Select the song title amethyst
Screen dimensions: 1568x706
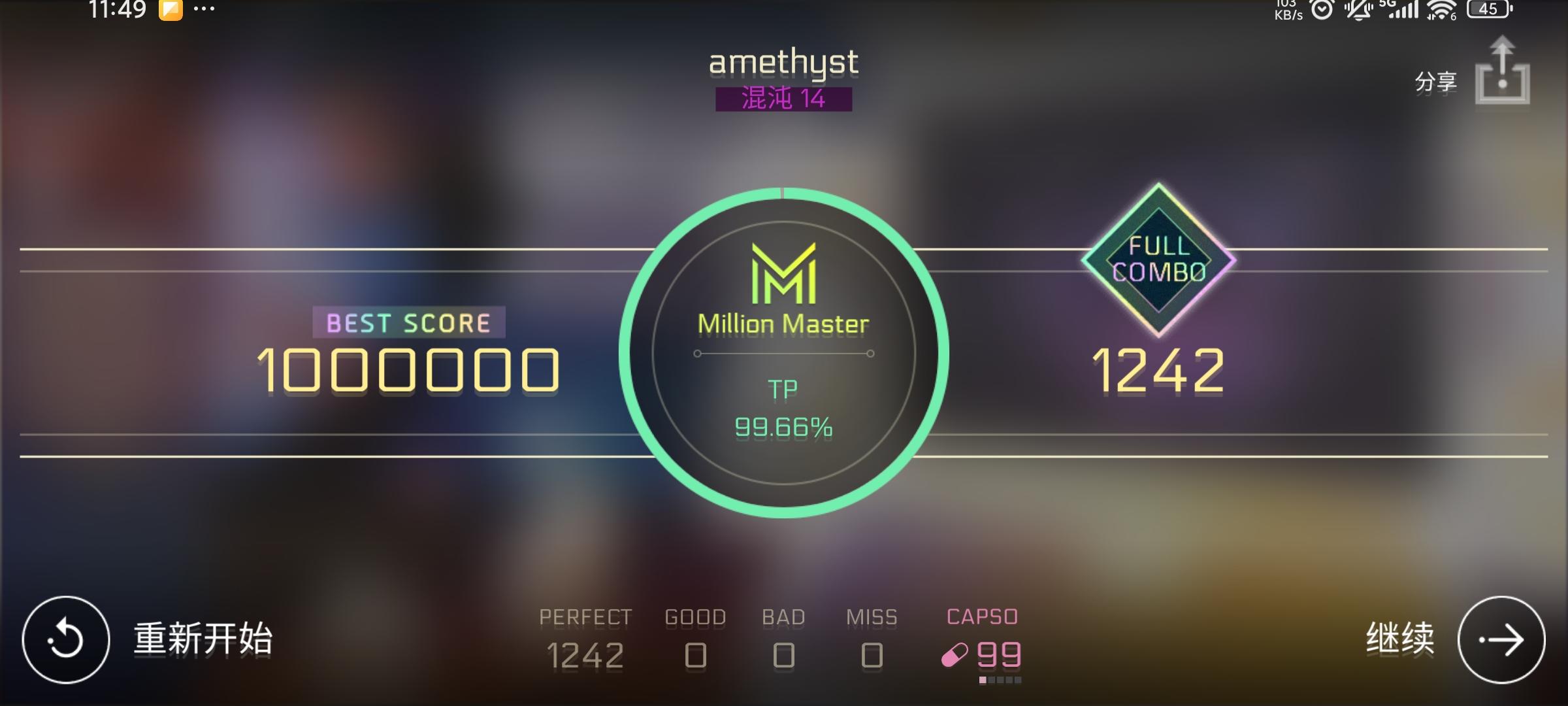[783, 63]
